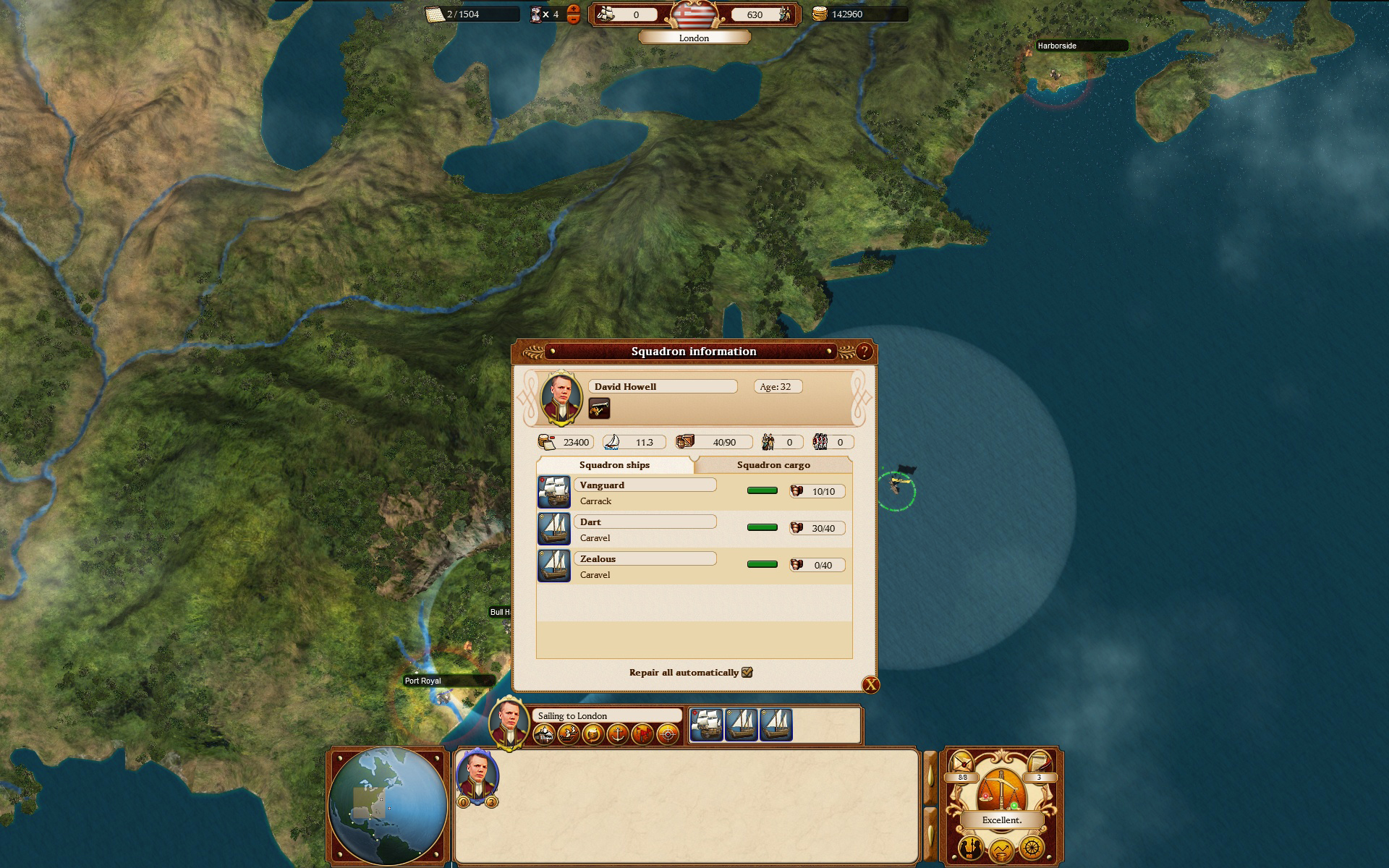Close the Squadron information window
1389x868 pixels.
coord(870,685)
